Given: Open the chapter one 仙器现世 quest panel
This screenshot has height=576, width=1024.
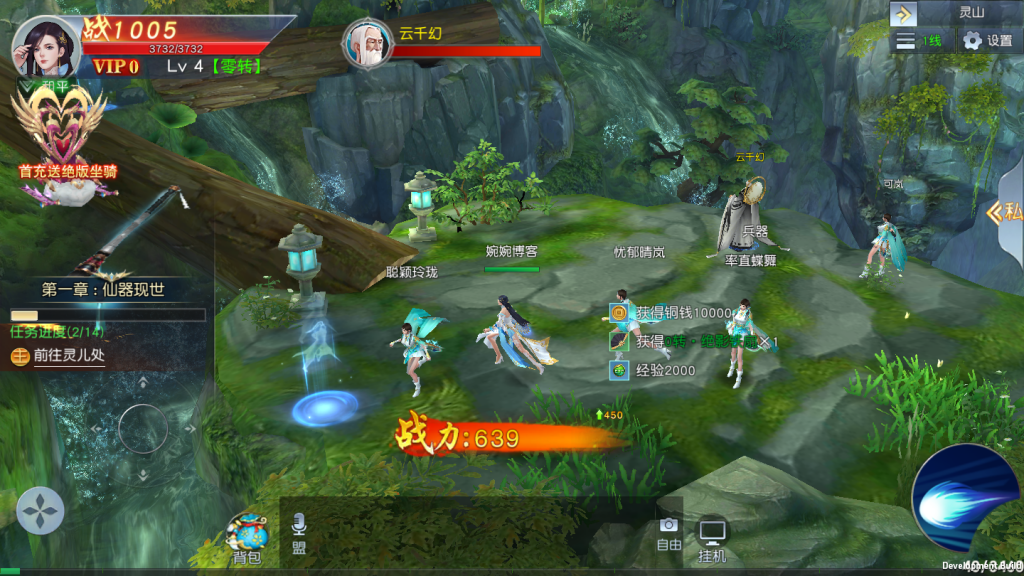Looking at the screenshot, I should pos(103,290).
